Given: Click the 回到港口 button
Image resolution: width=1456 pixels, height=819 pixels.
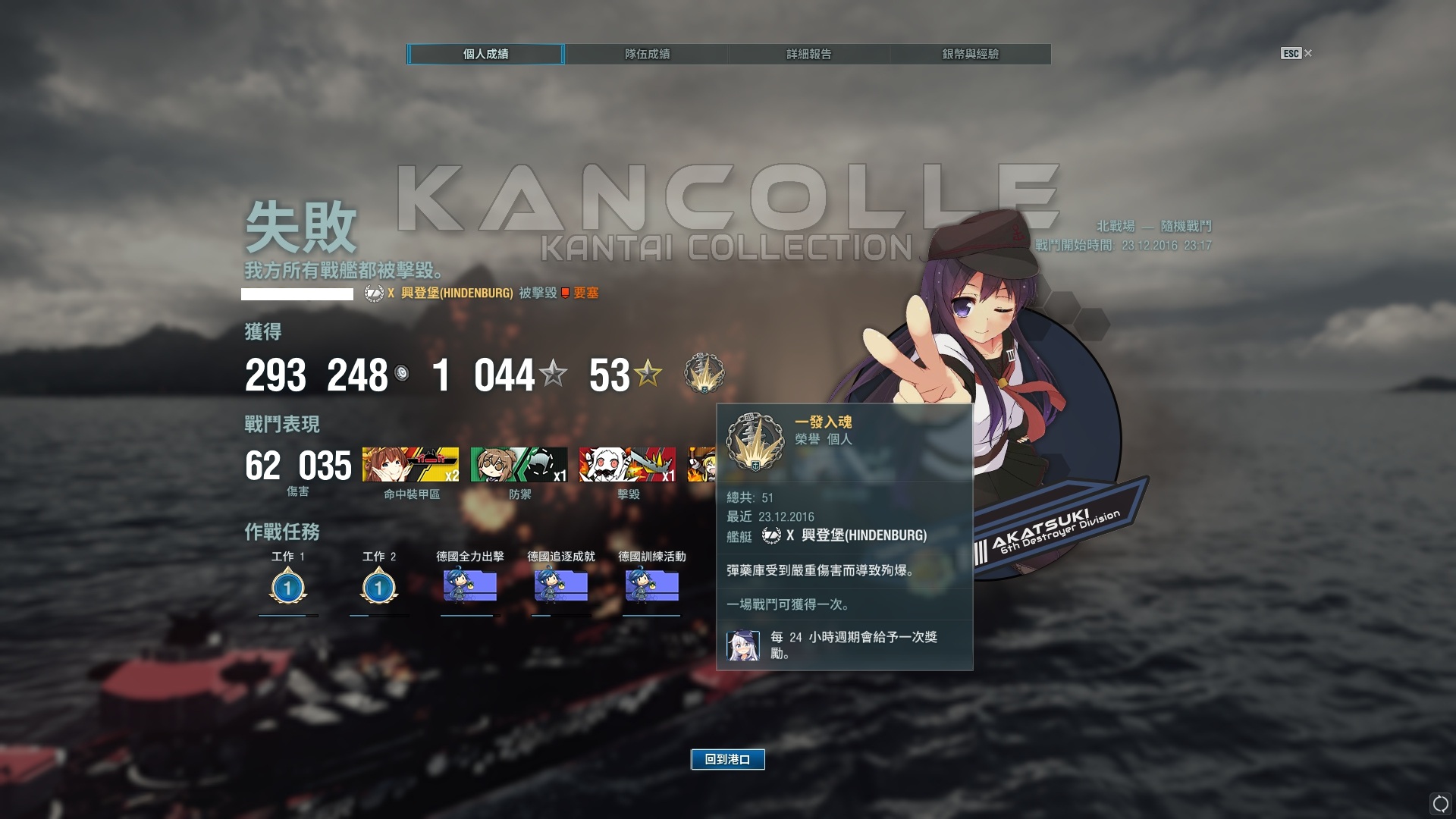Looking at the screenshot, I should click(727, 759).
